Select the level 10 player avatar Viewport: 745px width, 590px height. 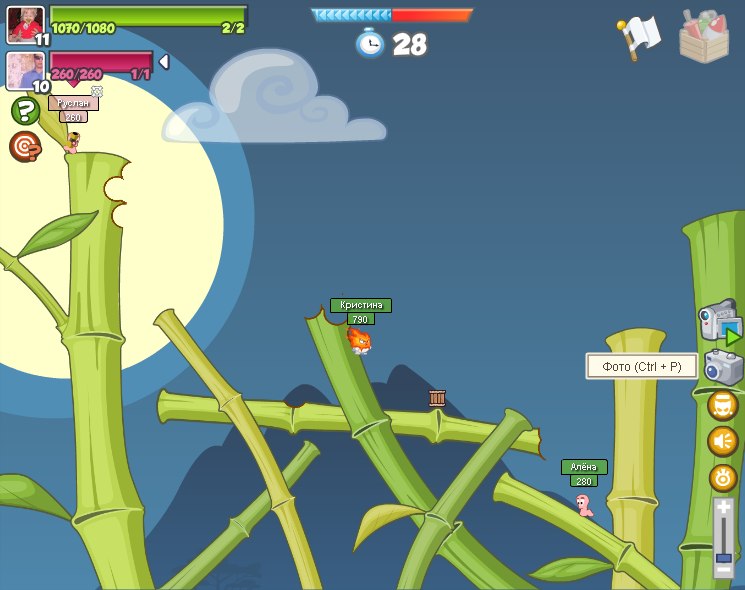pos(25,71)
